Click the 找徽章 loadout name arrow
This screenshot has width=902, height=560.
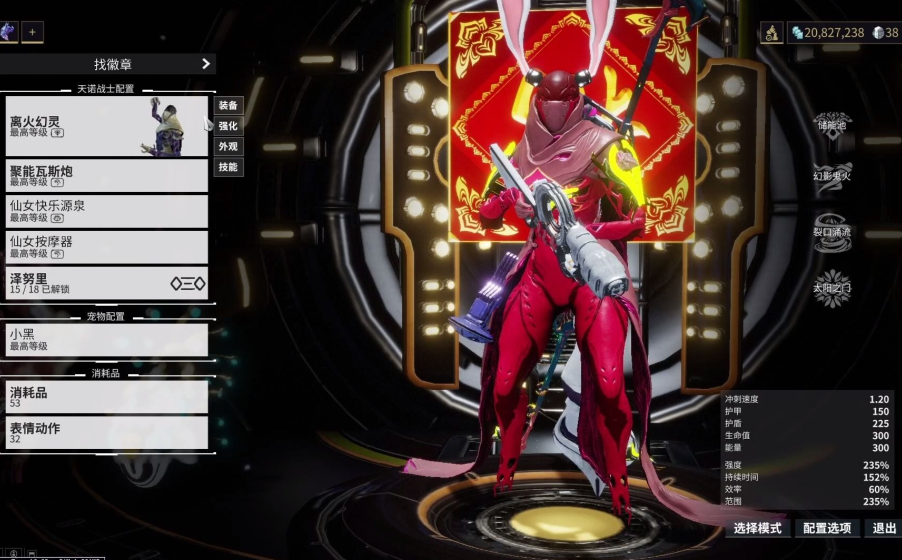(x=206, y=64)
